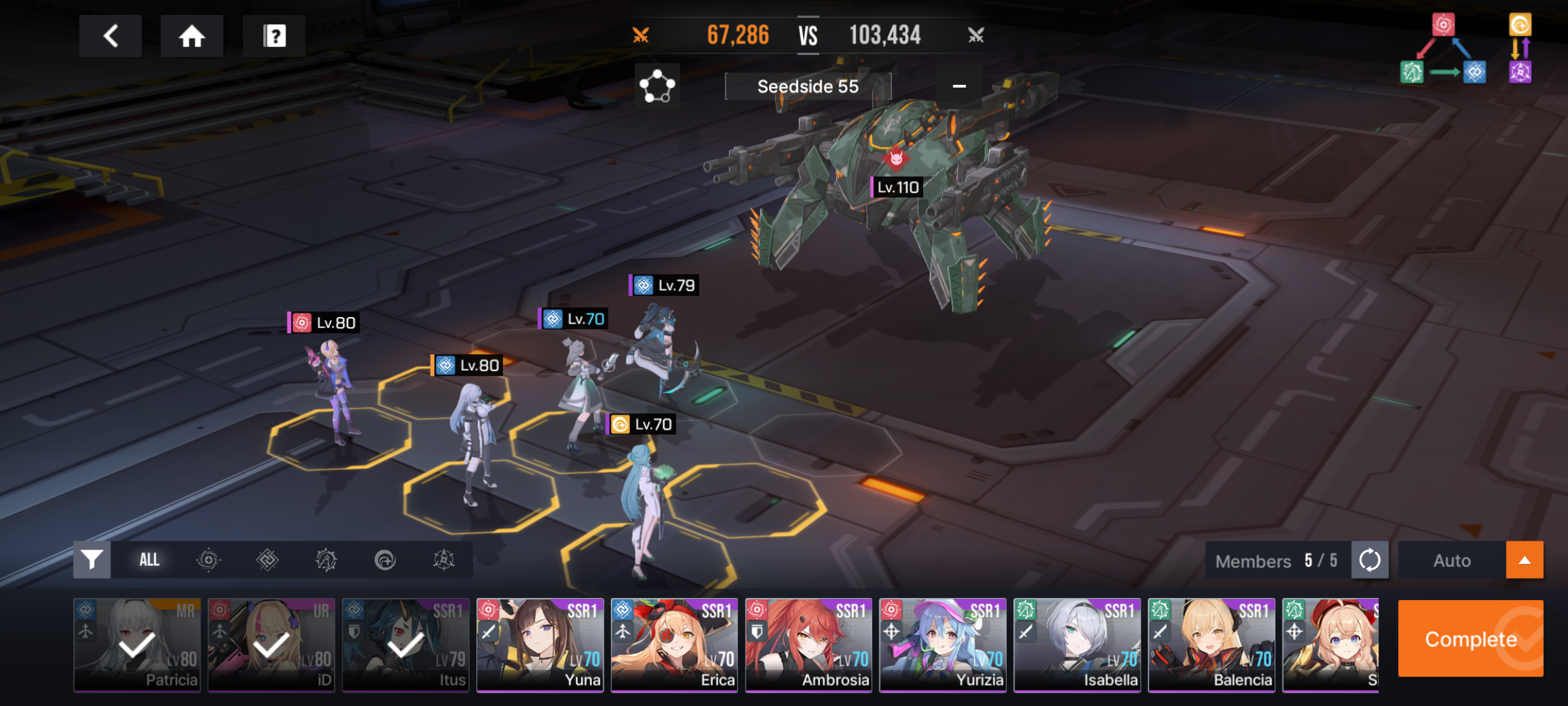
Task: Select Yuna's character card
Action: 540,645
